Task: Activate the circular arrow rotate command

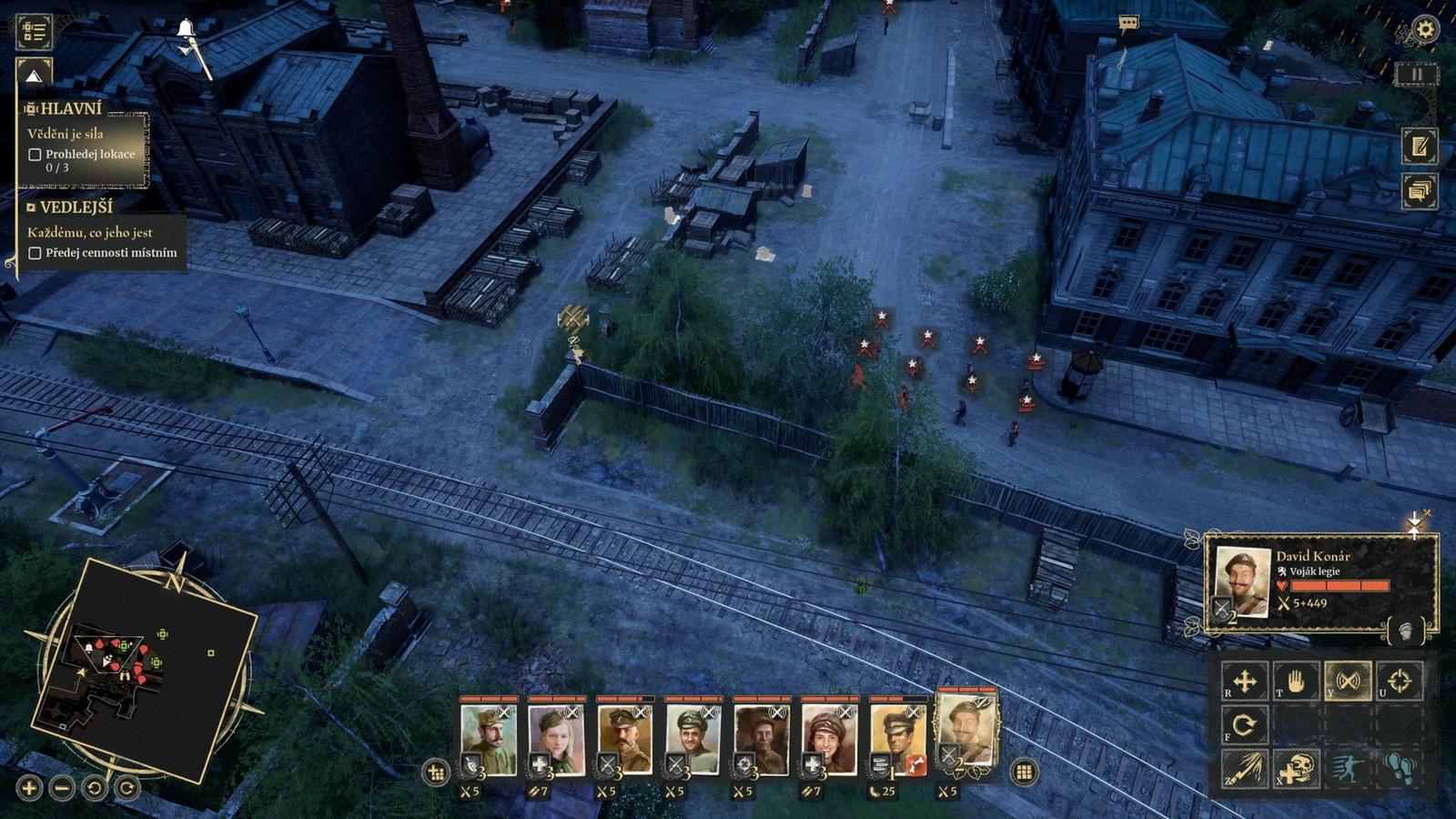Action: 1244,725
